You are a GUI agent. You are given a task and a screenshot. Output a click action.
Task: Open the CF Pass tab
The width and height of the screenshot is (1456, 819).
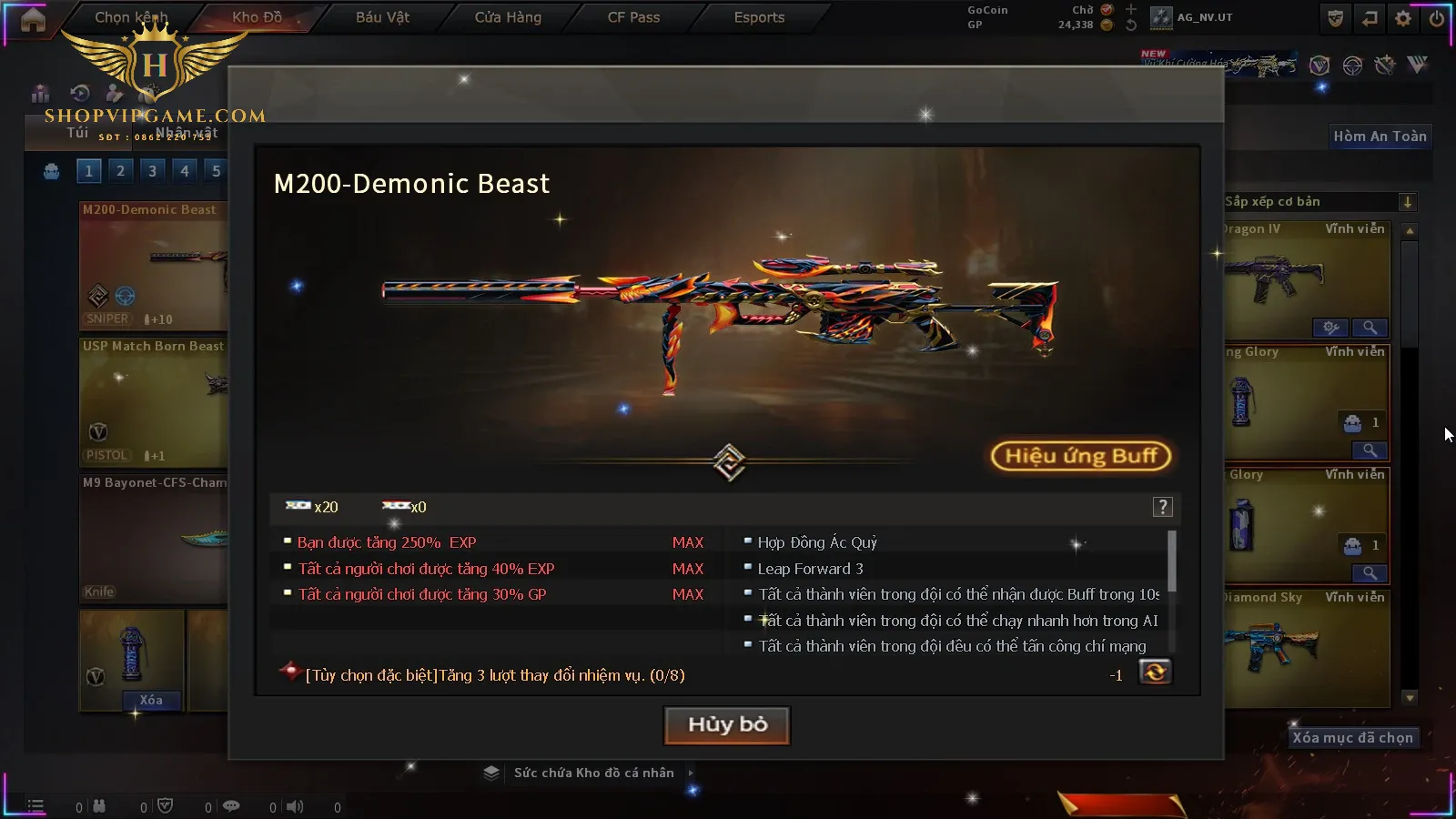(633, 17)
